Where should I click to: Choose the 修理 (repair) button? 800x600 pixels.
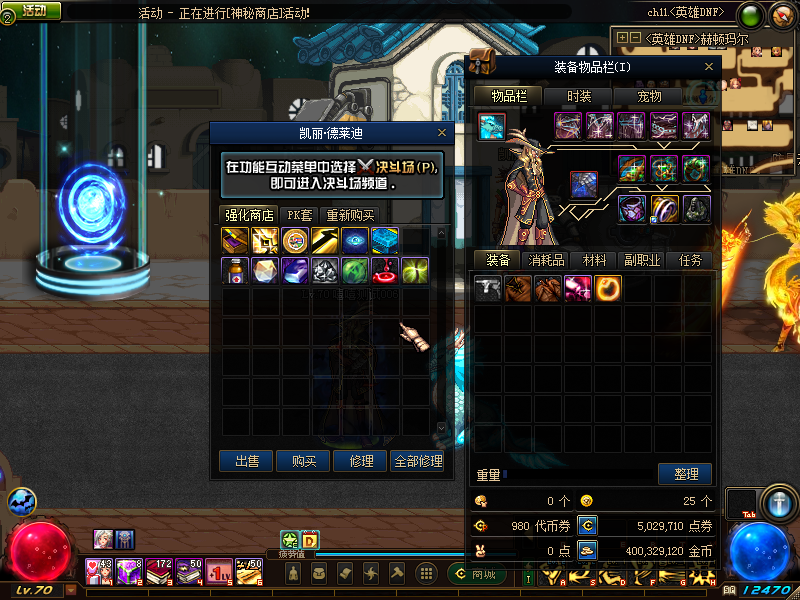click(361, 461)
